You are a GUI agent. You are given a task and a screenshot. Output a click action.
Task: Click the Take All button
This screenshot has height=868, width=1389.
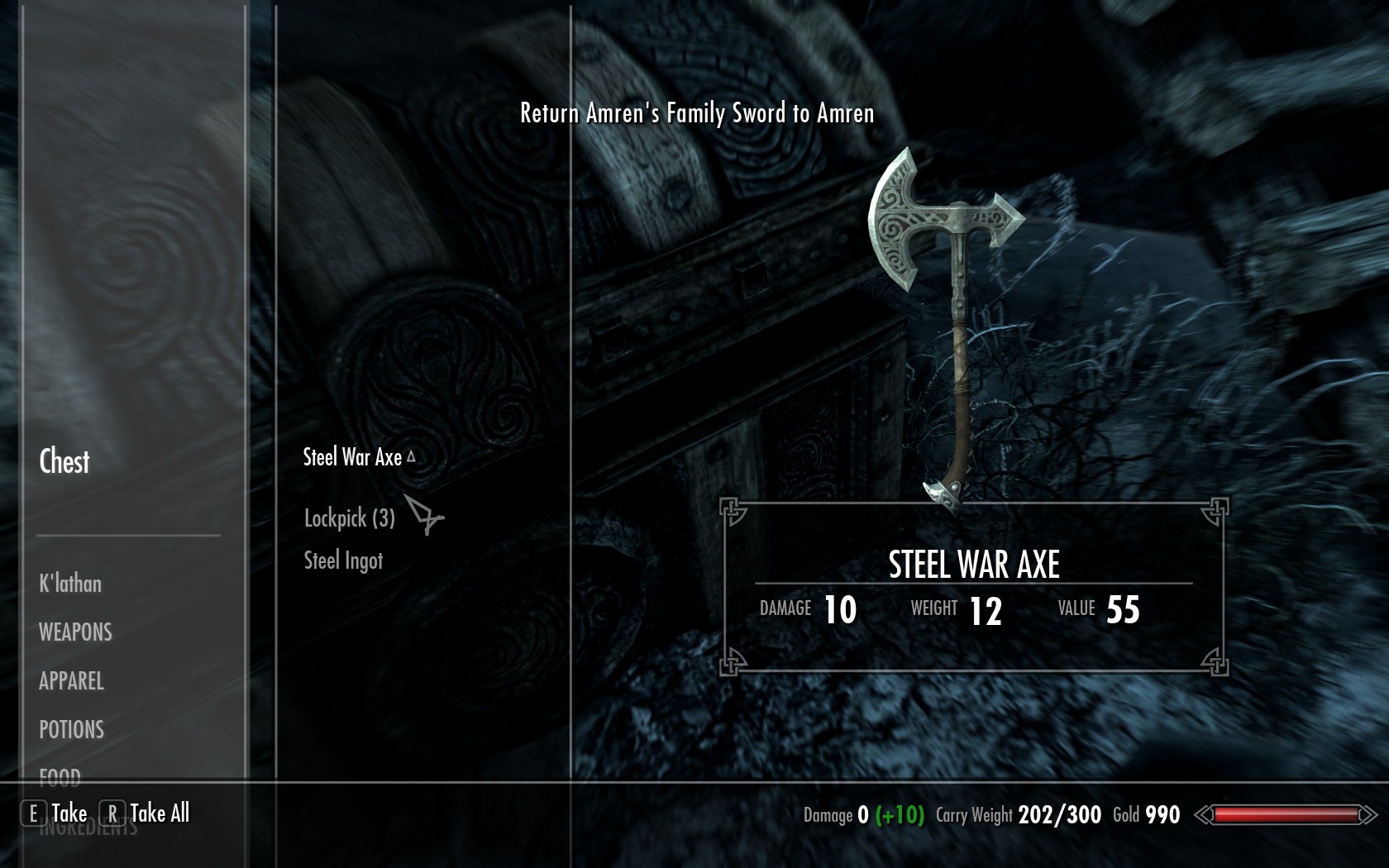[146, 813]
